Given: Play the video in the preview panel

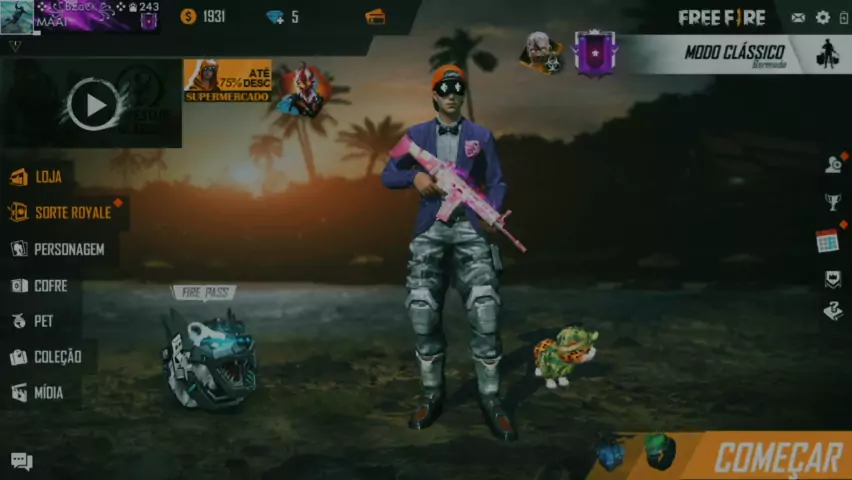Looking at the screenshot, I should pyautogui.click(x=94, y=104).
